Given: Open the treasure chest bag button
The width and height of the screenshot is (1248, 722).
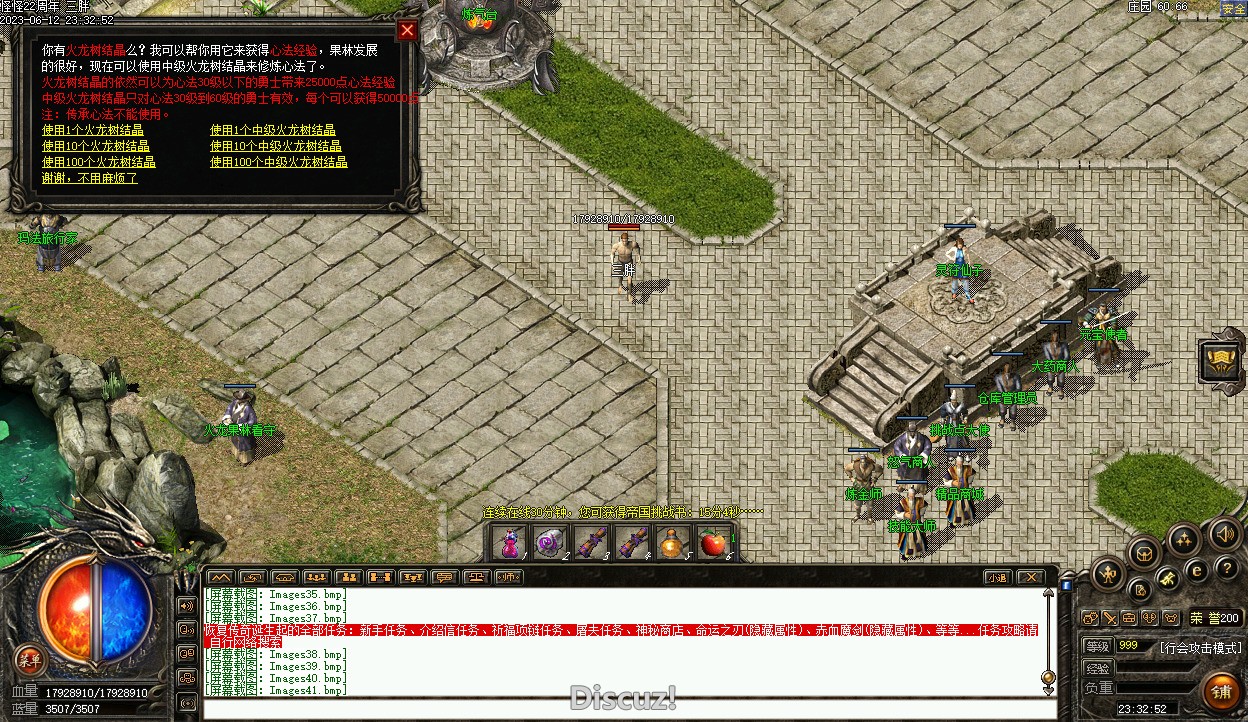Looking at the screenshot, I should [x=1144, y=553].
